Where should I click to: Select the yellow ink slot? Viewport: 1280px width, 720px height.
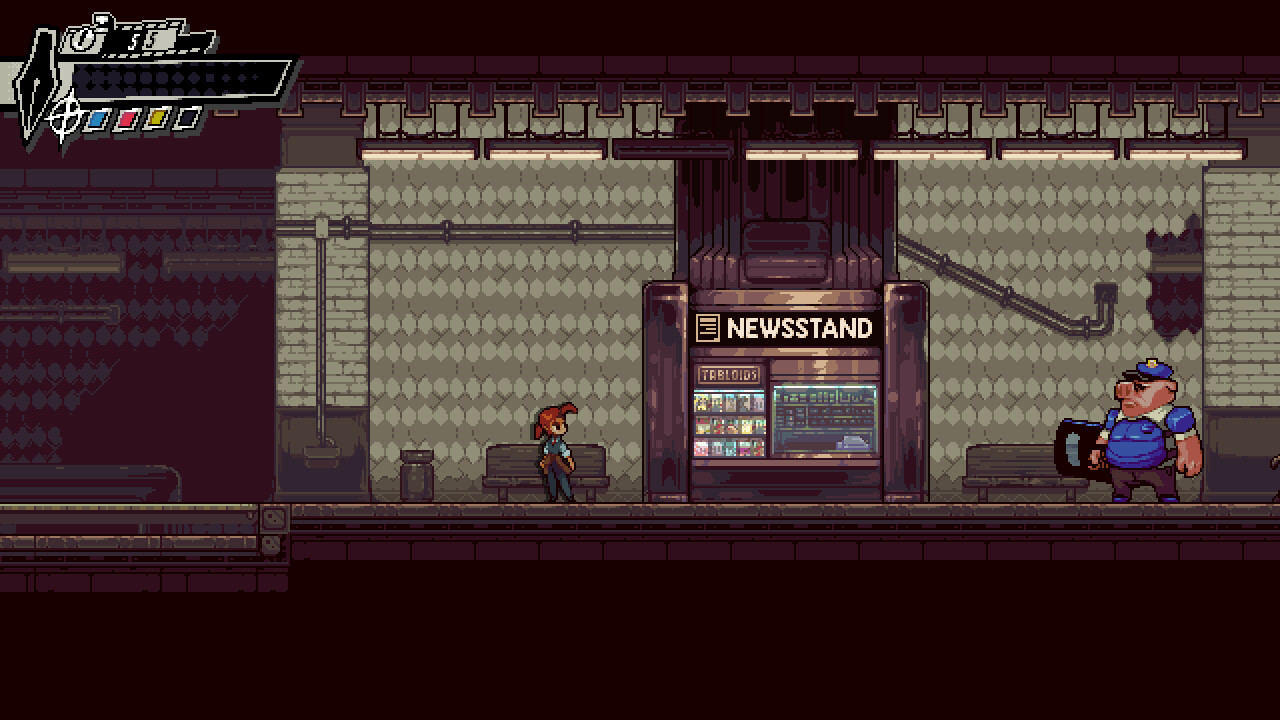click(x=158, y=119)
